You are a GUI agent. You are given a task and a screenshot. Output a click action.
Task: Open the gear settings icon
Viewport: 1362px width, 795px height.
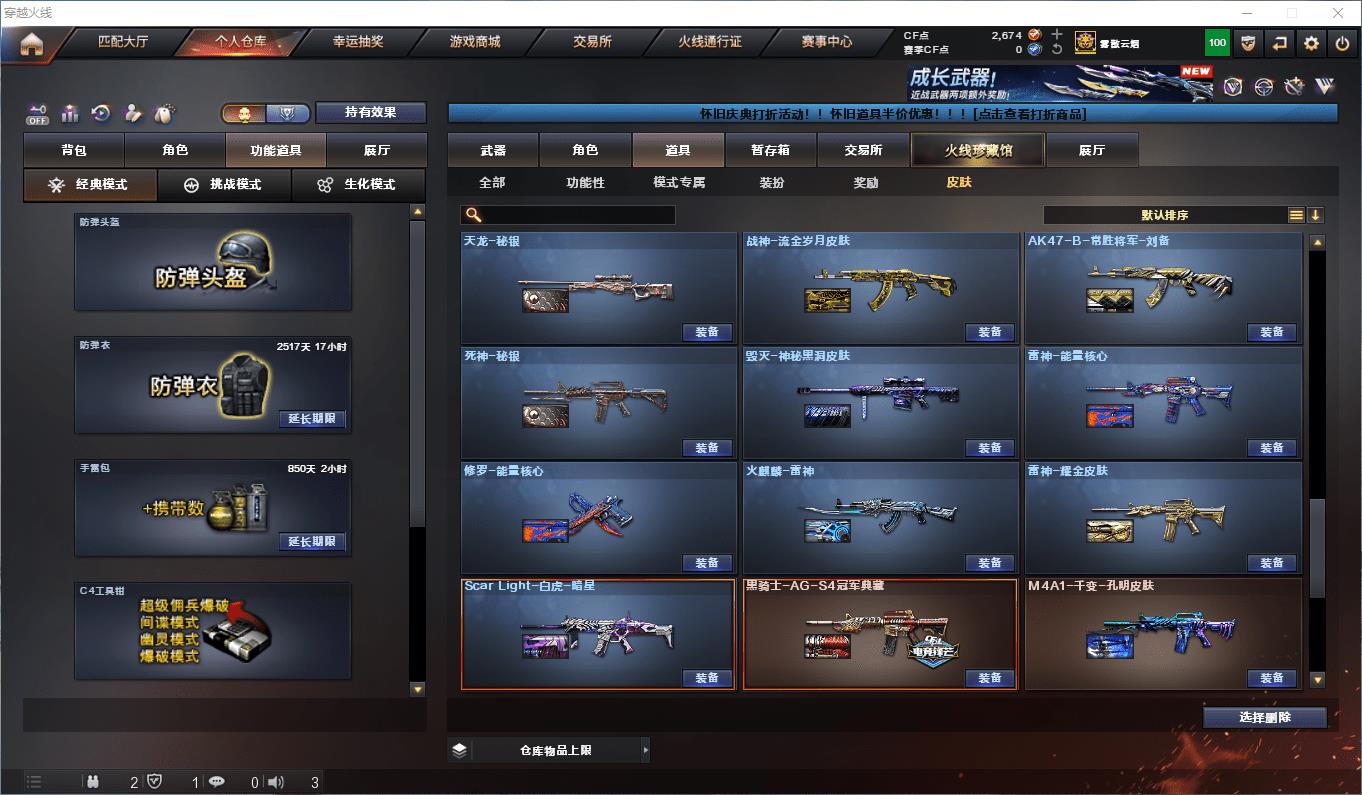[x=1311, y=43]
